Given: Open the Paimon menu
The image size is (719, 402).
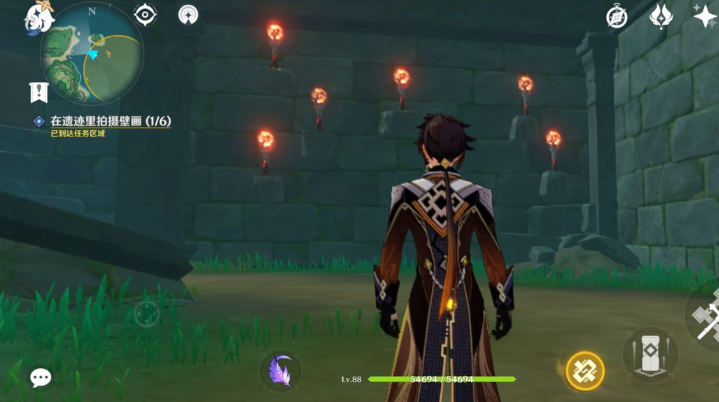Looking at the screenshot, I should (41, 15).
